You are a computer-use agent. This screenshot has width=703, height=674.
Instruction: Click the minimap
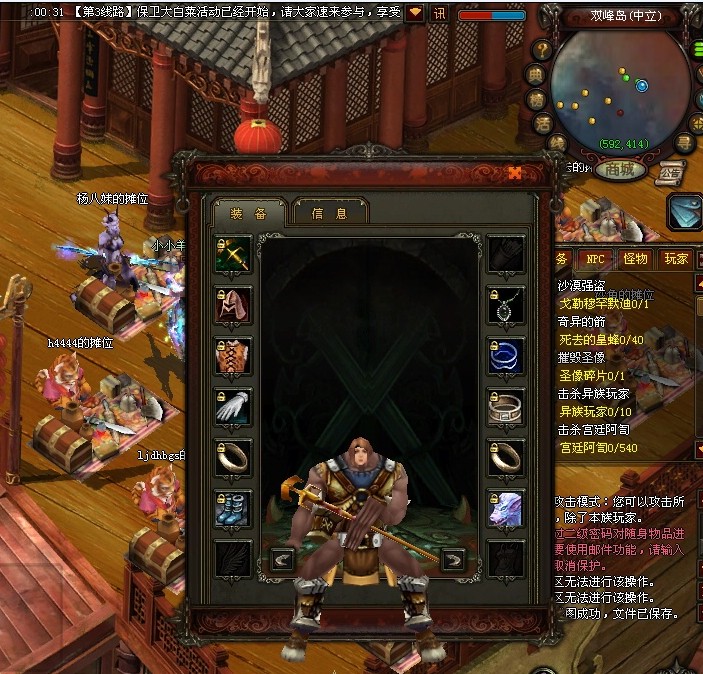click(x=620, y=88)
